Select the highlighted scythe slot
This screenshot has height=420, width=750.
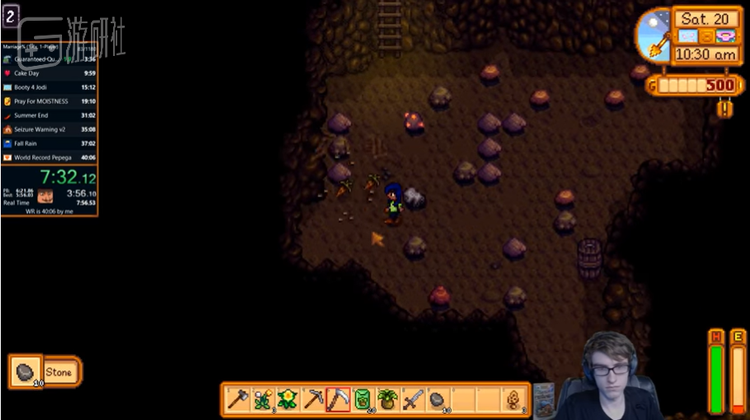click(x=338, y=399)
